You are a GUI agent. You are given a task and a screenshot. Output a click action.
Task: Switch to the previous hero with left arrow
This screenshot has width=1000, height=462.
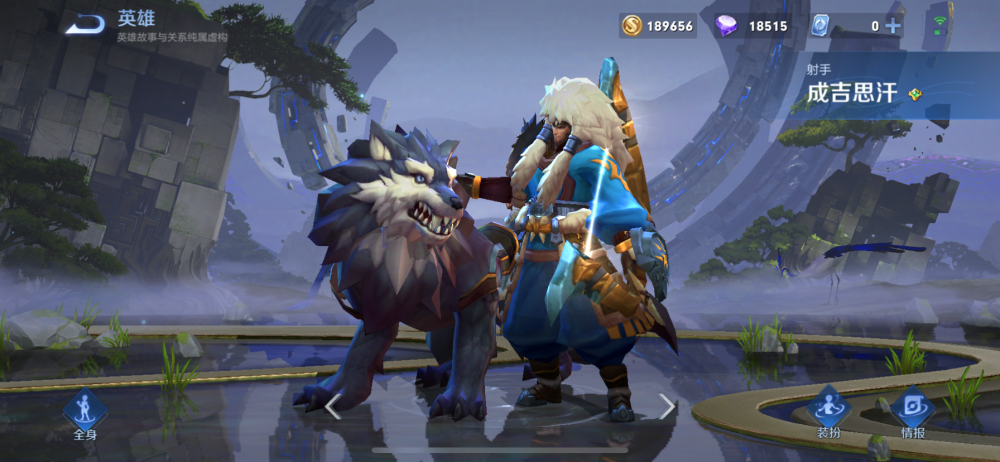(x=333, y=406)
